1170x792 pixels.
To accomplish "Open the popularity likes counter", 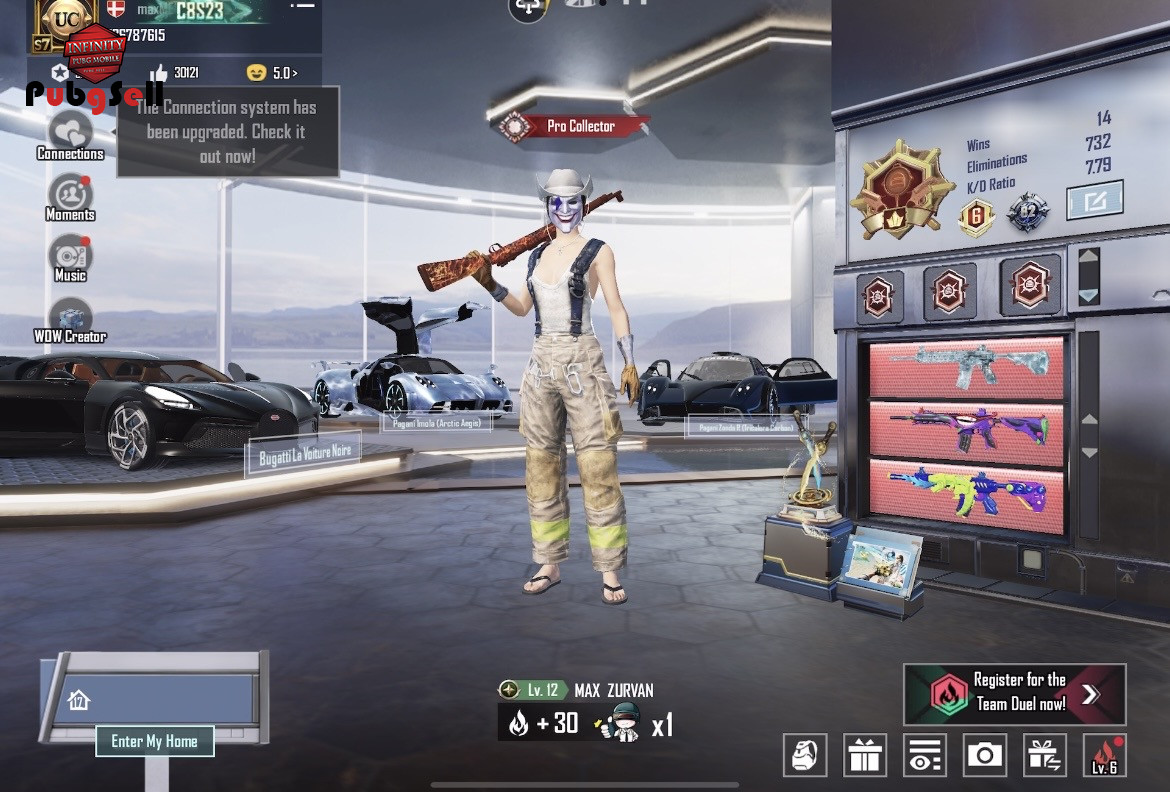I will 176,73.
